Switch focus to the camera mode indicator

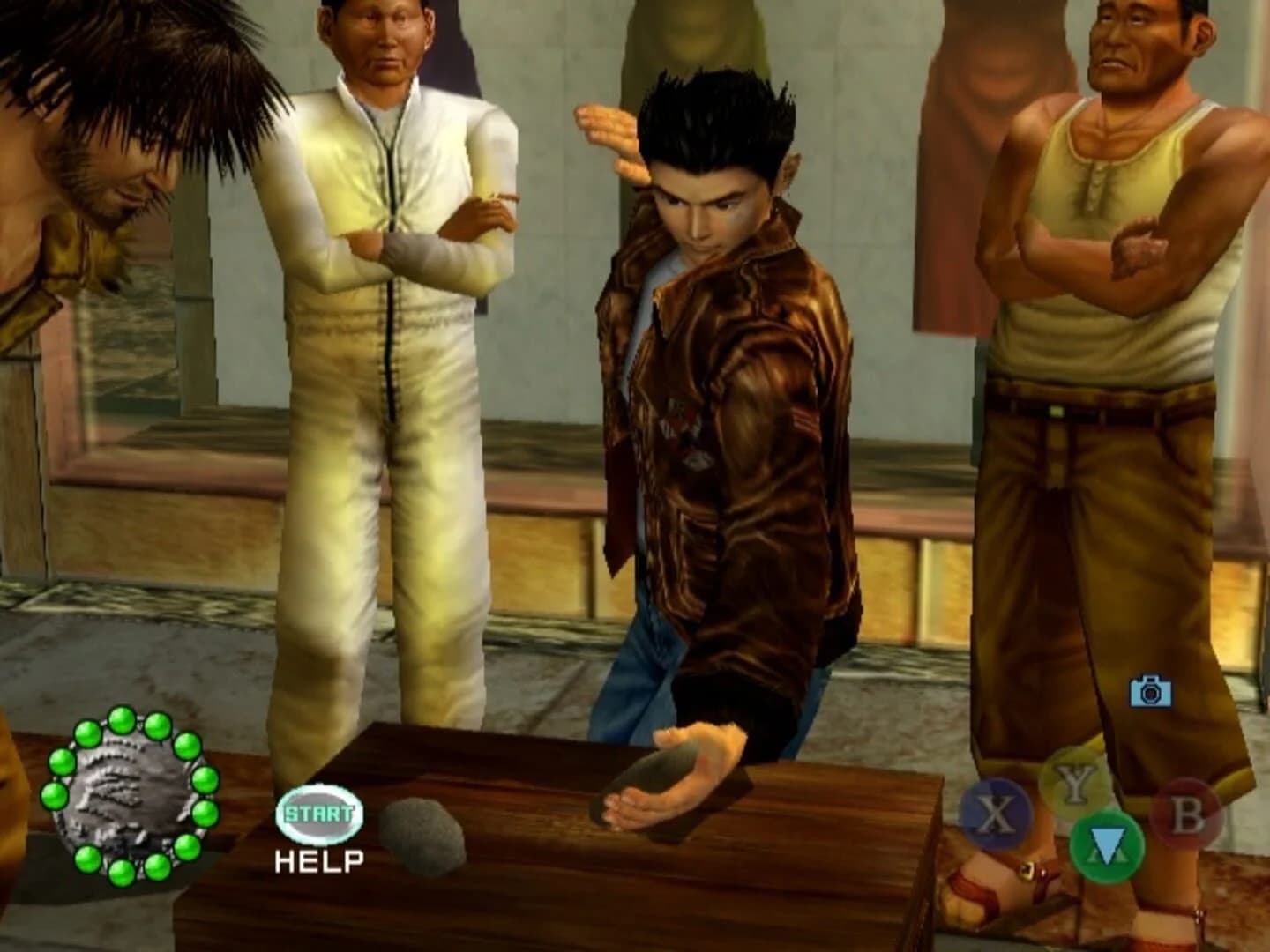coord(1148,693)
